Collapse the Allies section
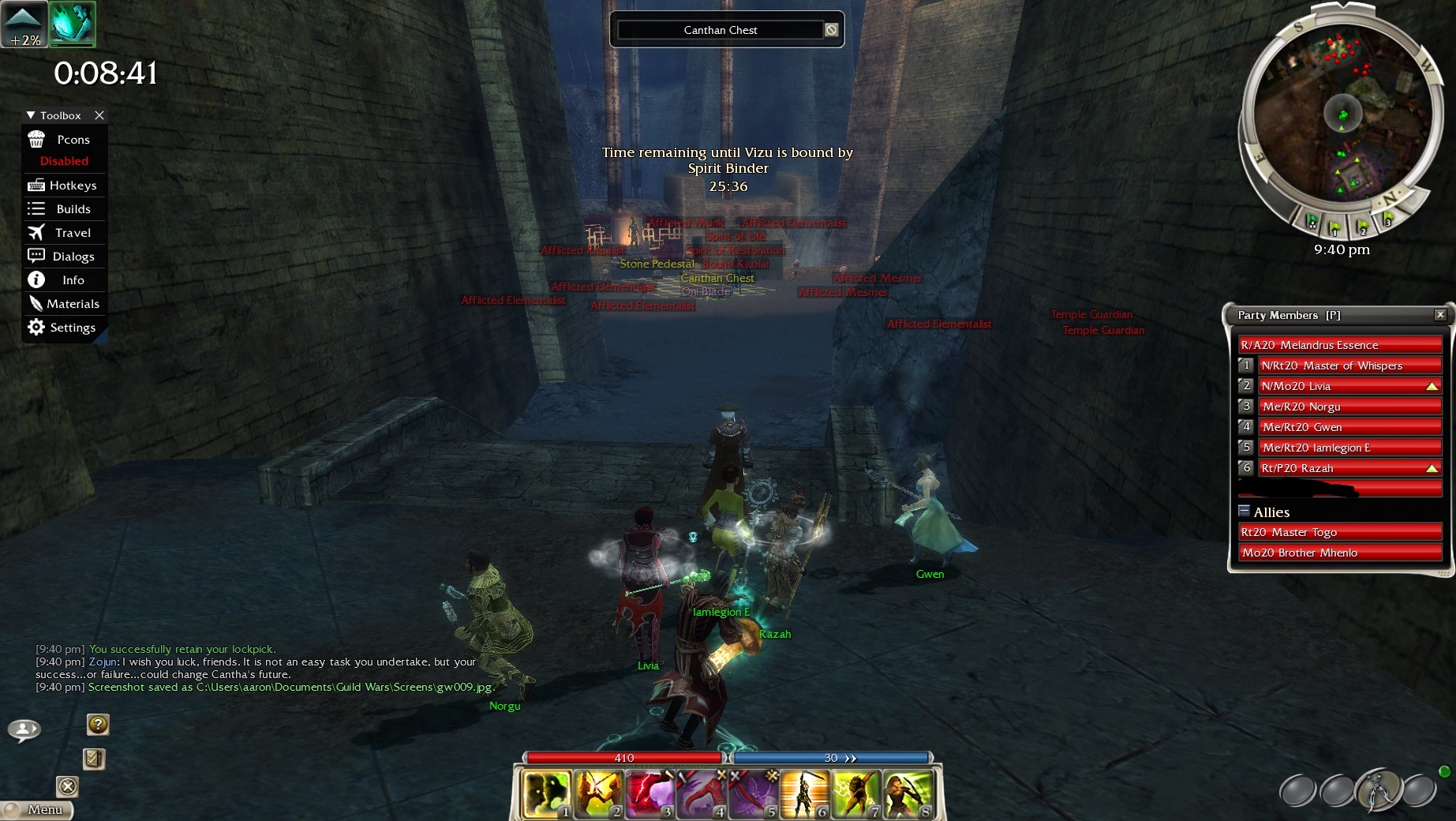Viewport: 1456px width, 821px height. point(1244,511)
